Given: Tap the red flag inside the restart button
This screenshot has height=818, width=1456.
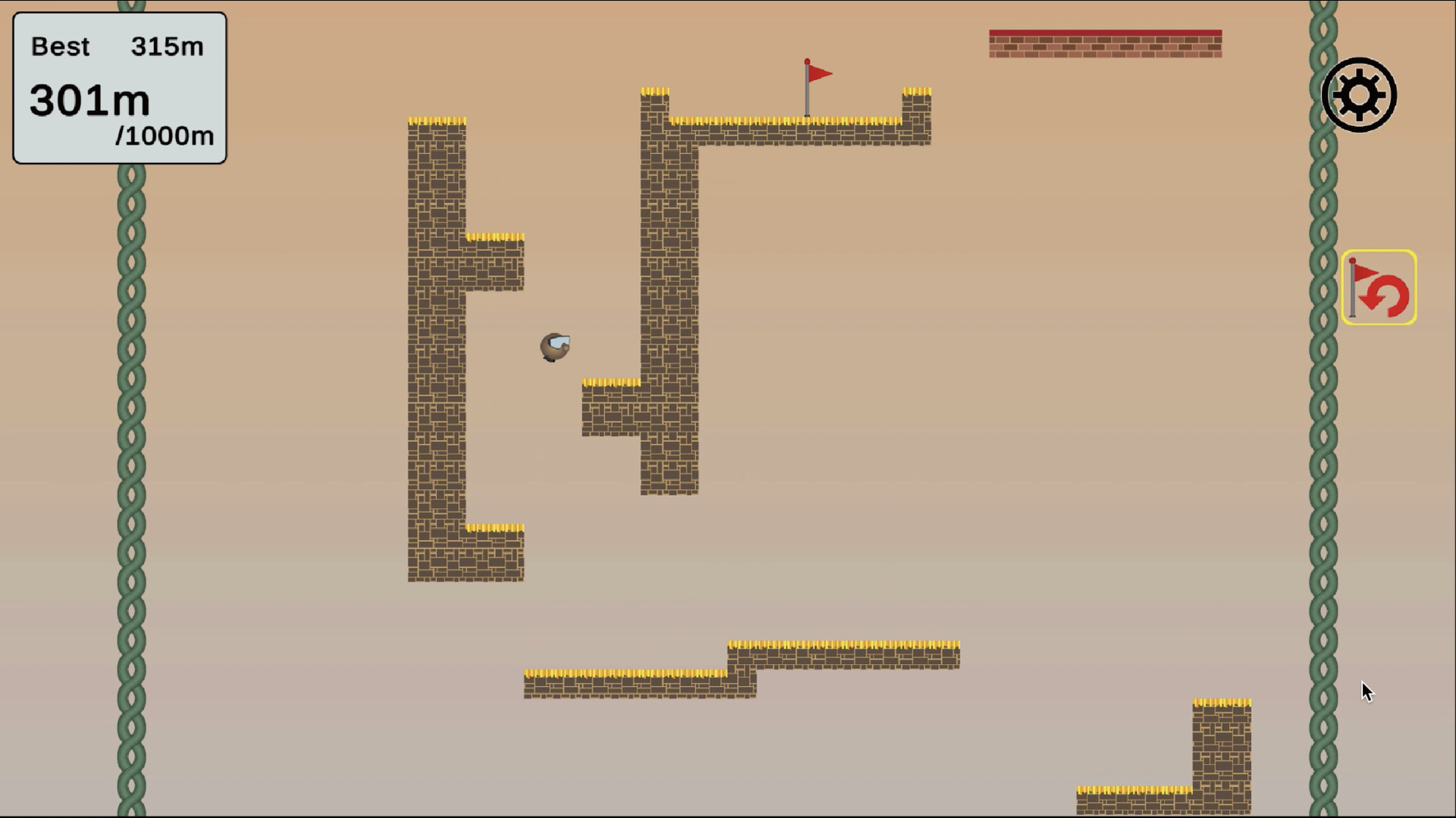Looking at the screenshot, I should (x=1365, y=273).
